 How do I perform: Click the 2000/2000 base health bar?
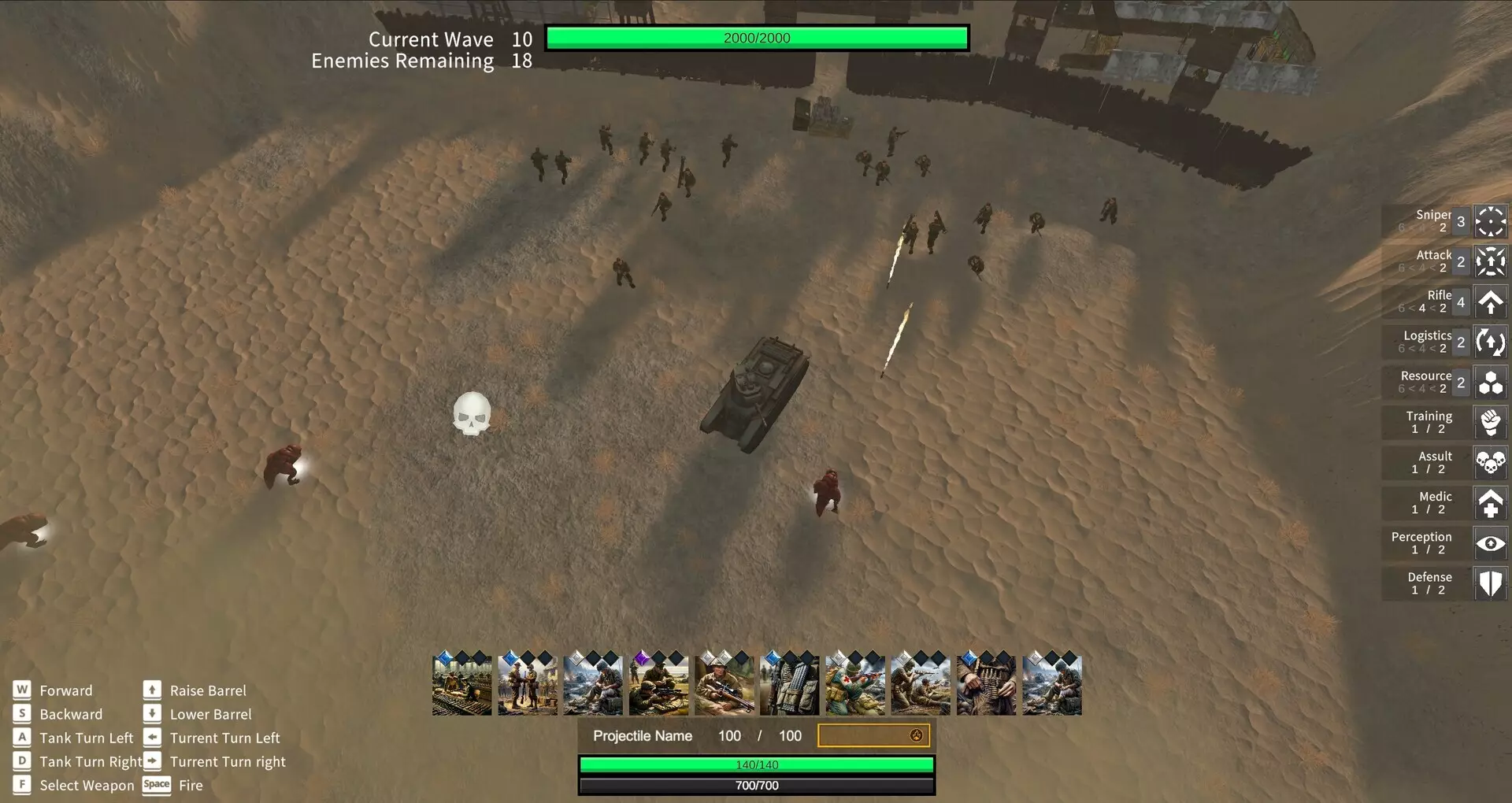coord(756,37)
